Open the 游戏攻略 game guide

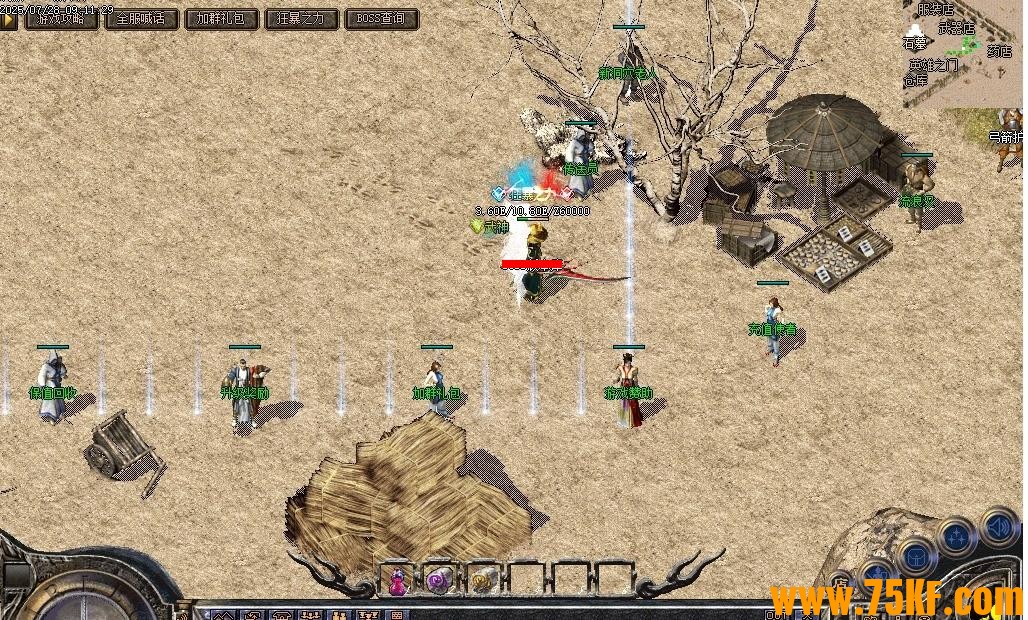pyautogui.click(x=61, y=19)
